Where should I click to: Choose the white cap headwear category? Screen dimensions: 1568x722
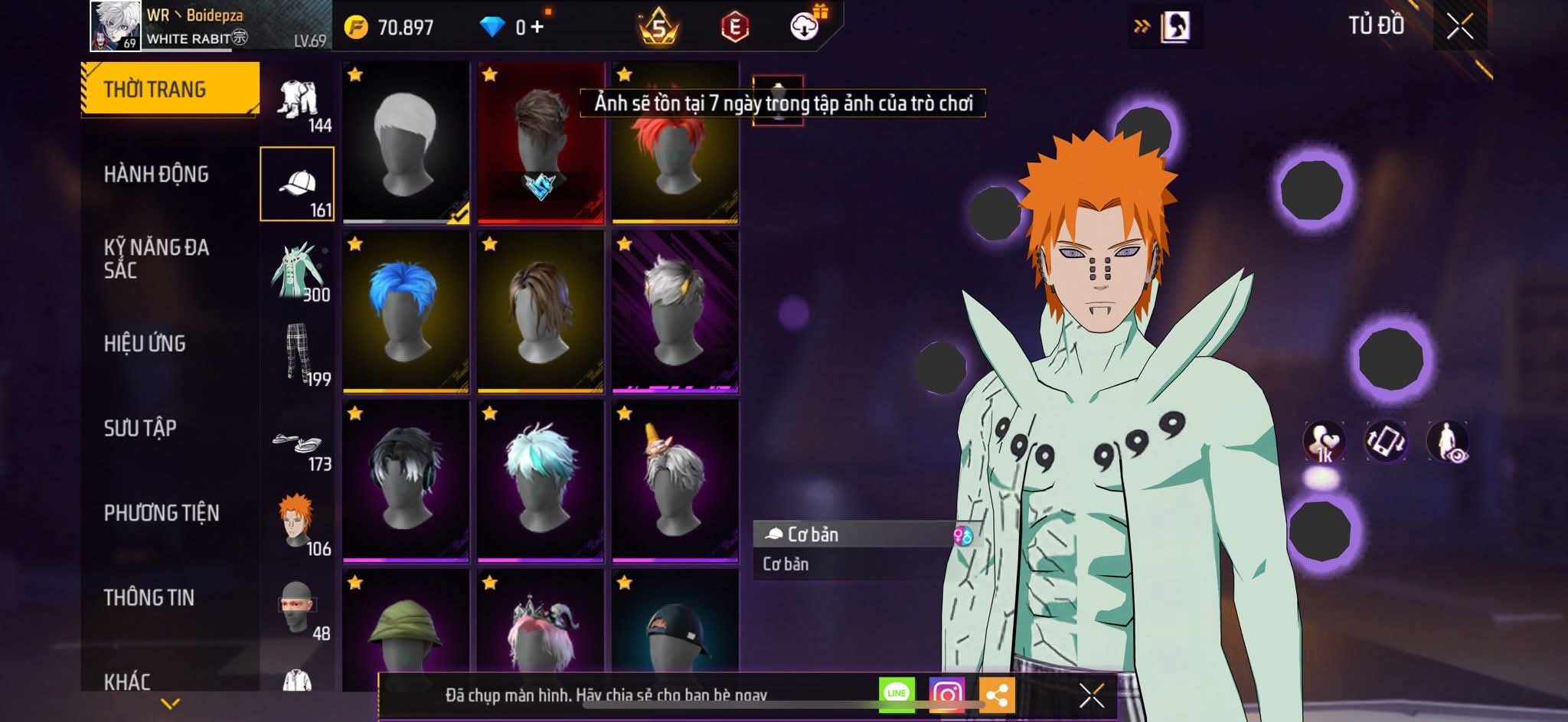click(x=297, y=185)
